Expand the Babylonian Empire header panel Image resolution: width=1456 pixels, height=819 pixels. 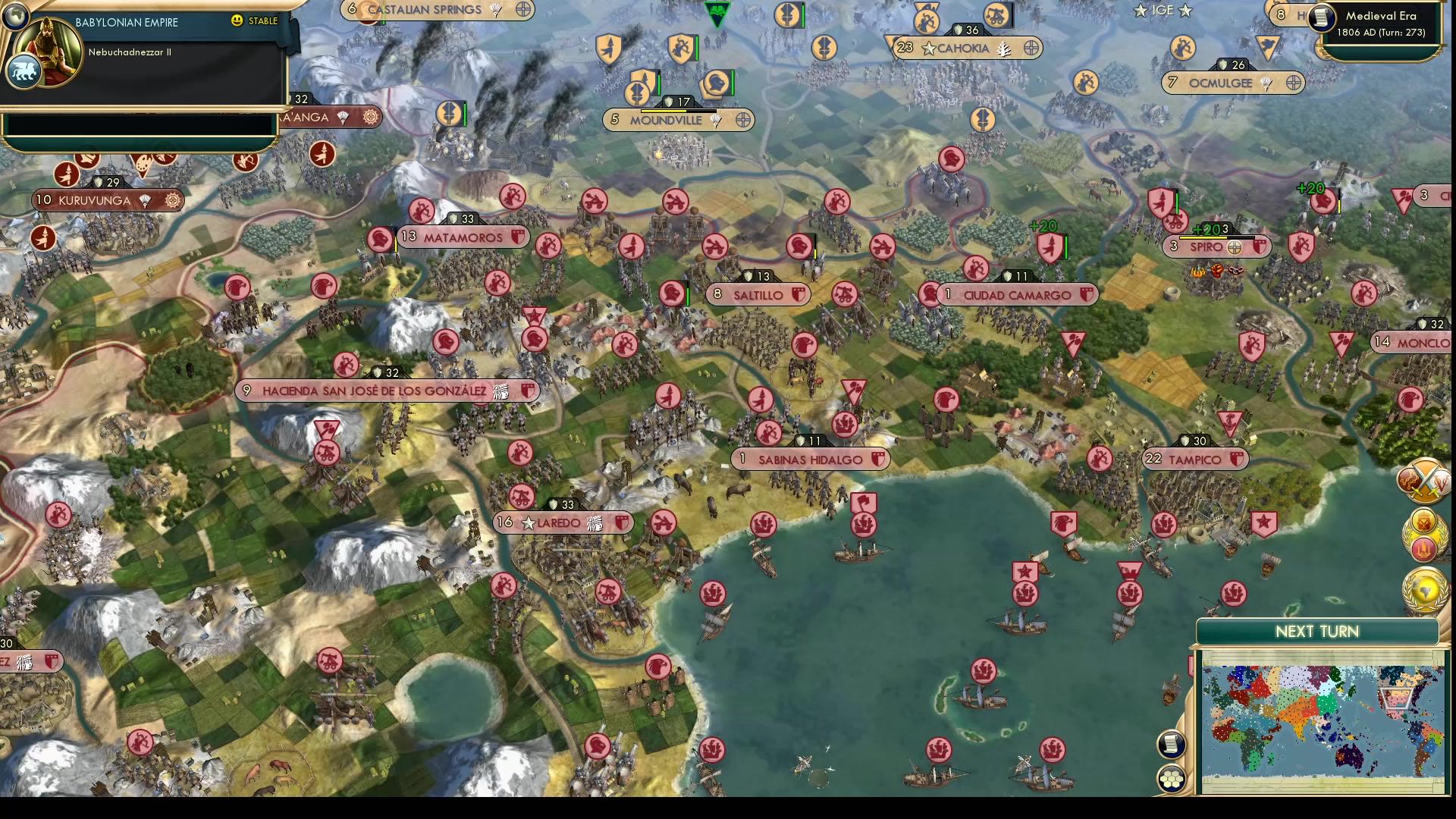(125, 22)
